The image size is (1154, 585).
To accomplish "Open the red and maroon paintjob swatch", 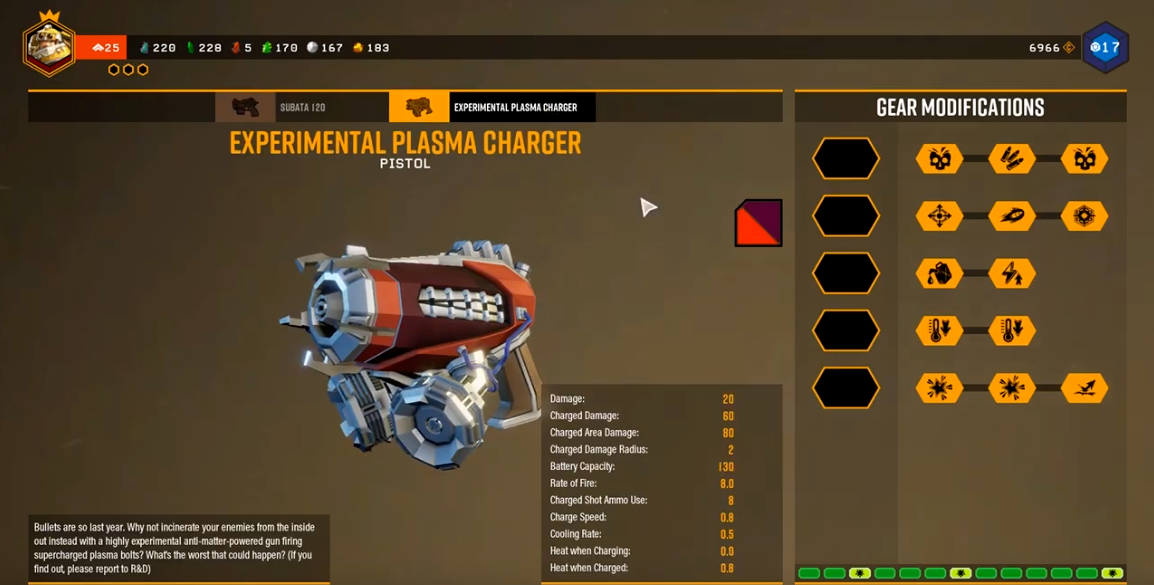I will tap(758, 222).
